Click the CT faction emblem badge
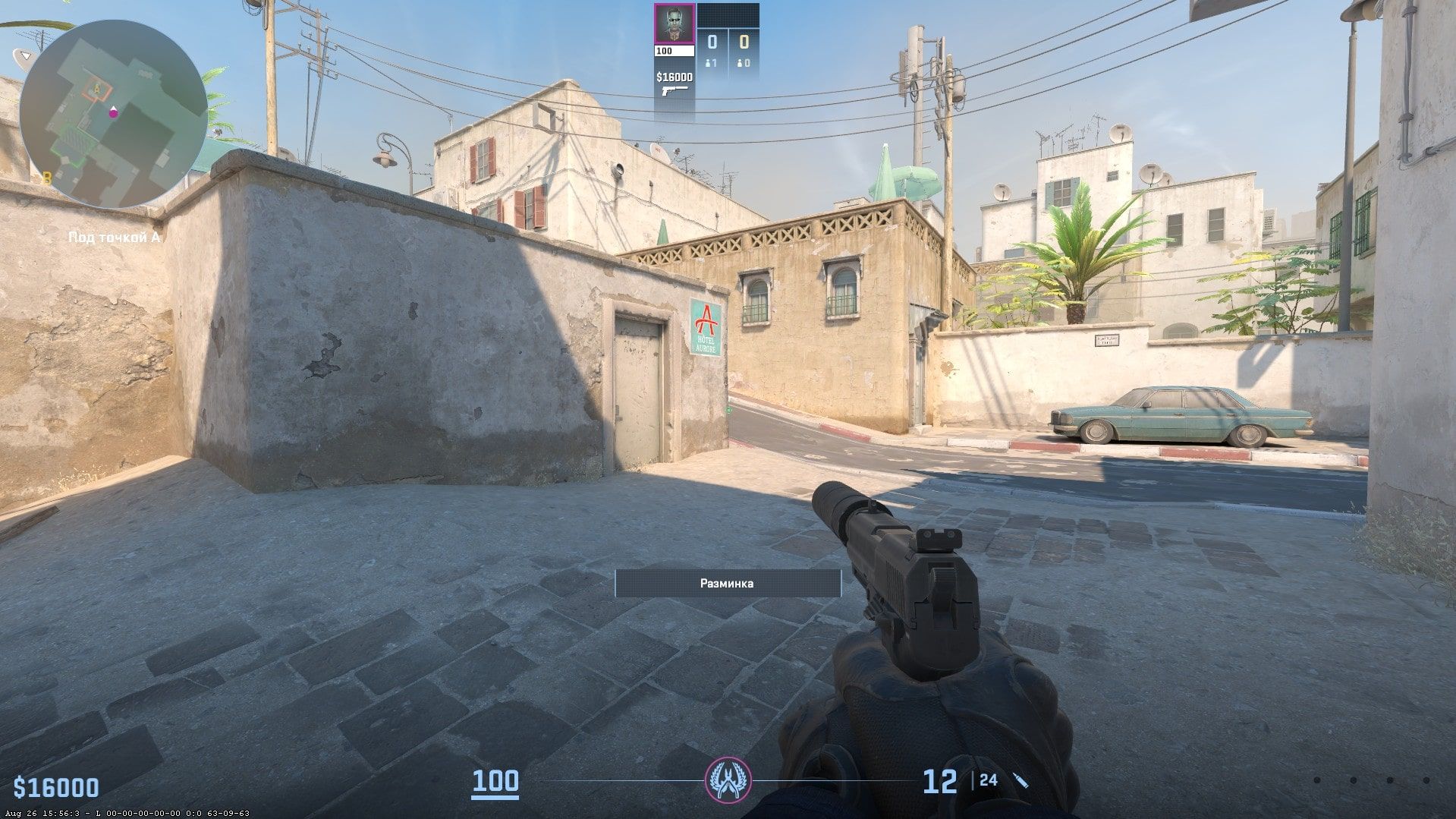 [x=727, y=780]
